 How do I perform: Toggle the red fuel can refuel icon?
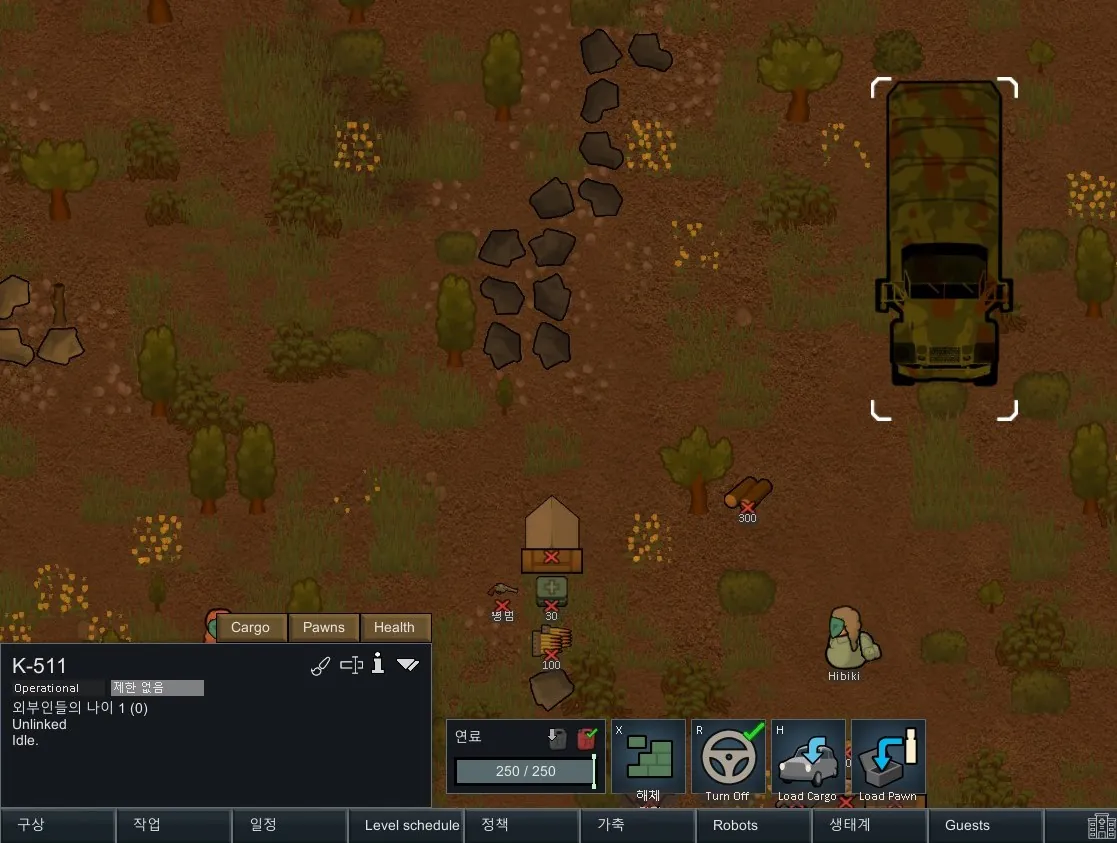586,739
